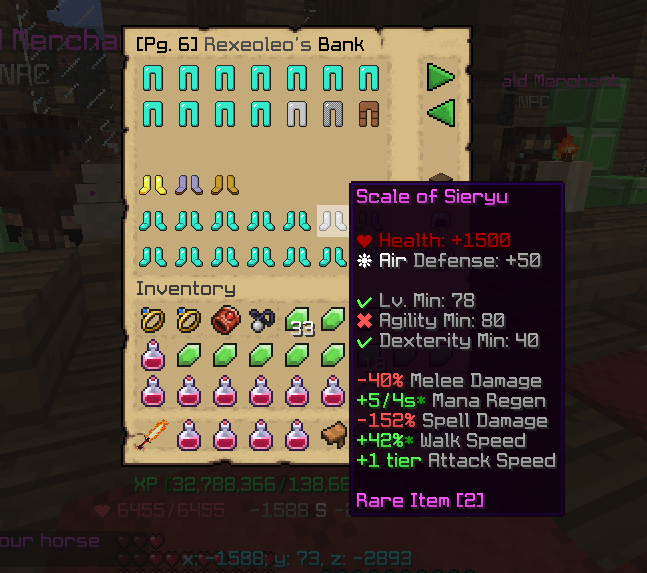Image resolution: width=647 pixels, height=573 pixels.
Task: Choose the yellow boots
Action: [x=153, y=184]
